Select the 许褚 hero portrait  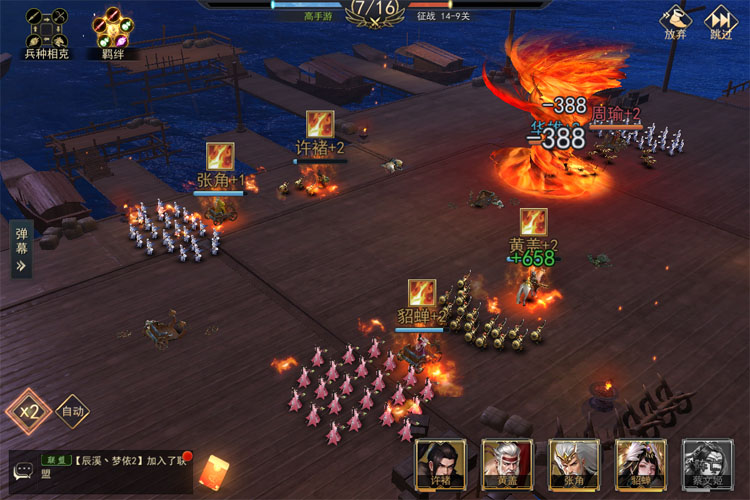(441, 466)
